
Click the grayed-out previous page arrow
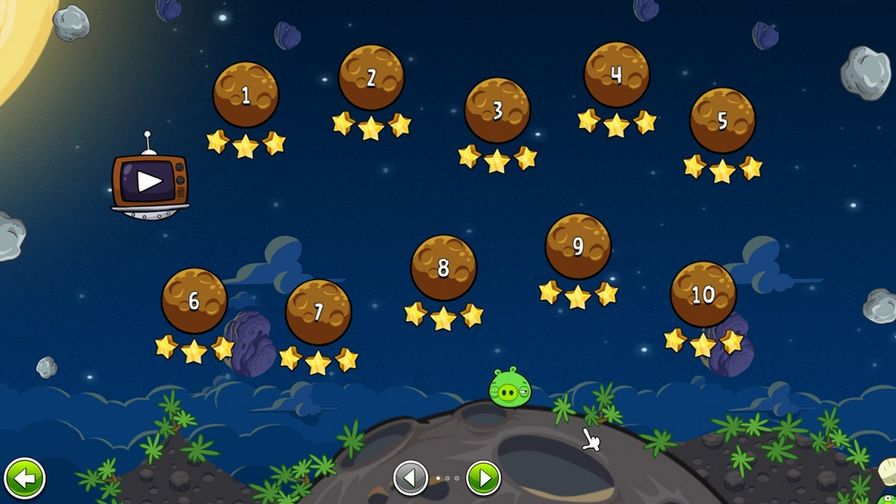tap(411, 477)
